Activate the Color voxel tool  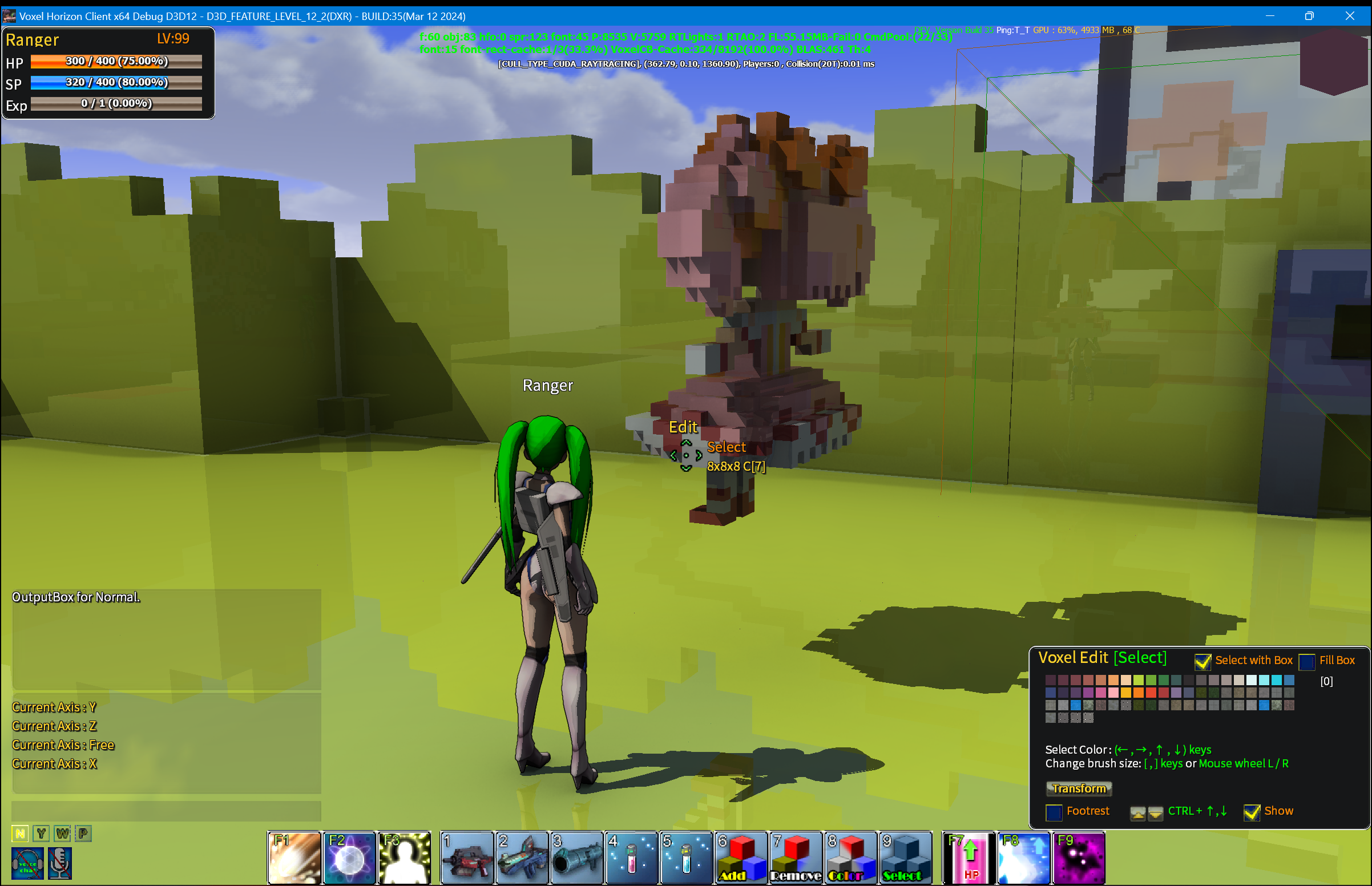[x=850, y=859]
